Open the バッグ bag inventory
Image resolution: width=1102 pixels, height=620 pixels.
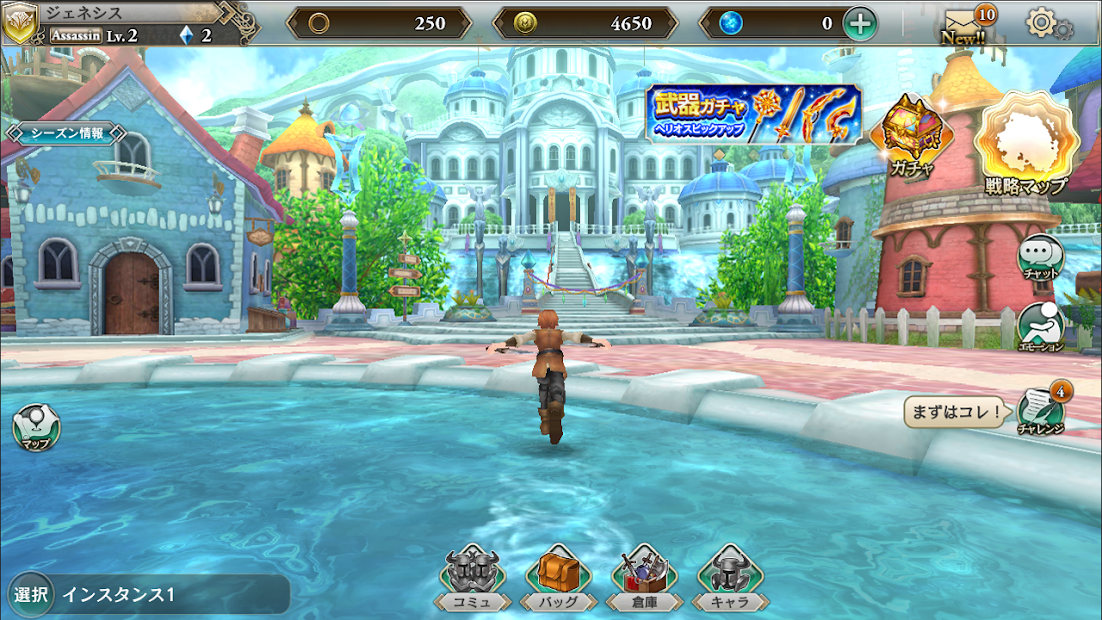(x=560, y=577)
